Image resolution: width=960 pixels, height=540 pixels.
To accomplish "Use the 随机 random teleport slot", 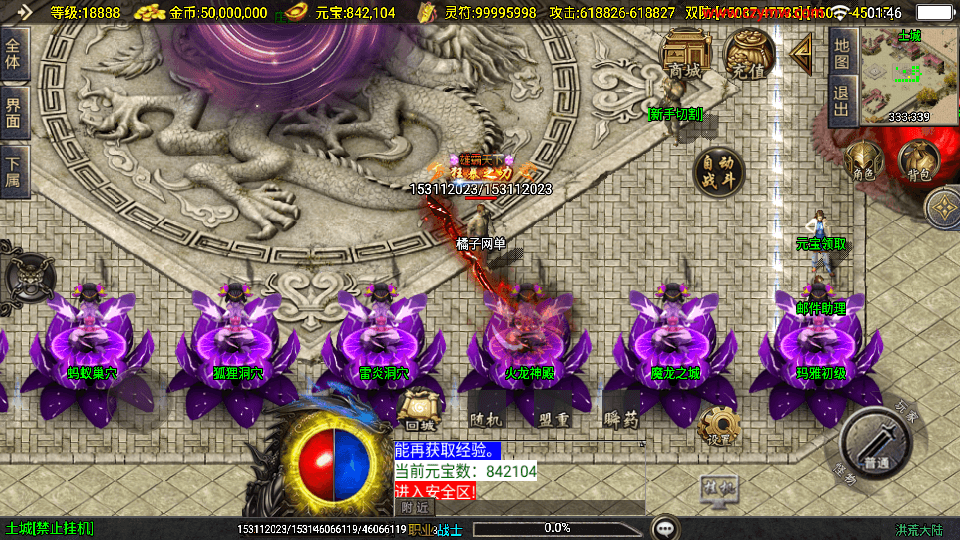I will coord(487,410).
